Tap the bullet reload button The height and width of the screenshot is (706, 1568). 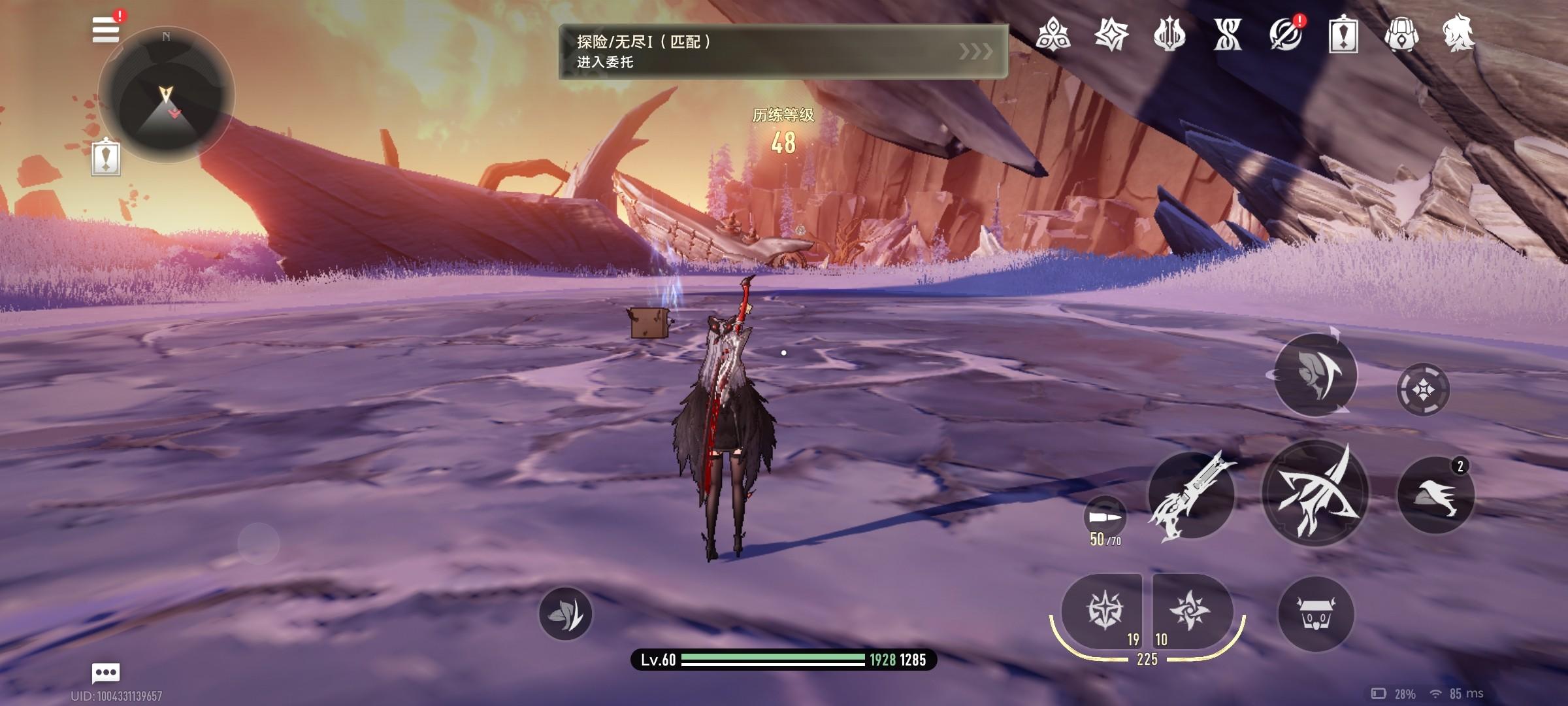tap(1104, 517)
